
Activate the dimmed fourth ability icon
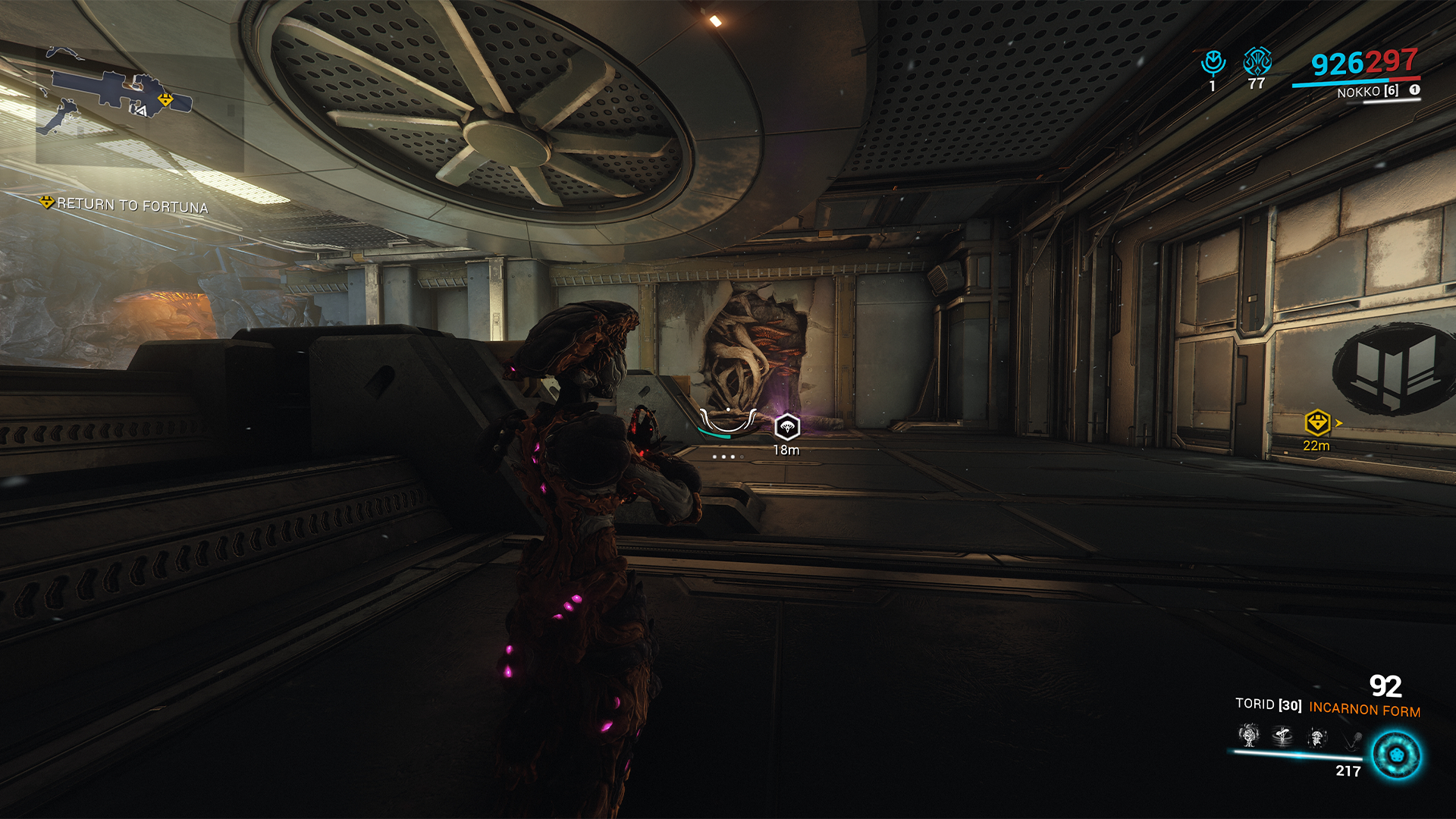(1351, 738)
